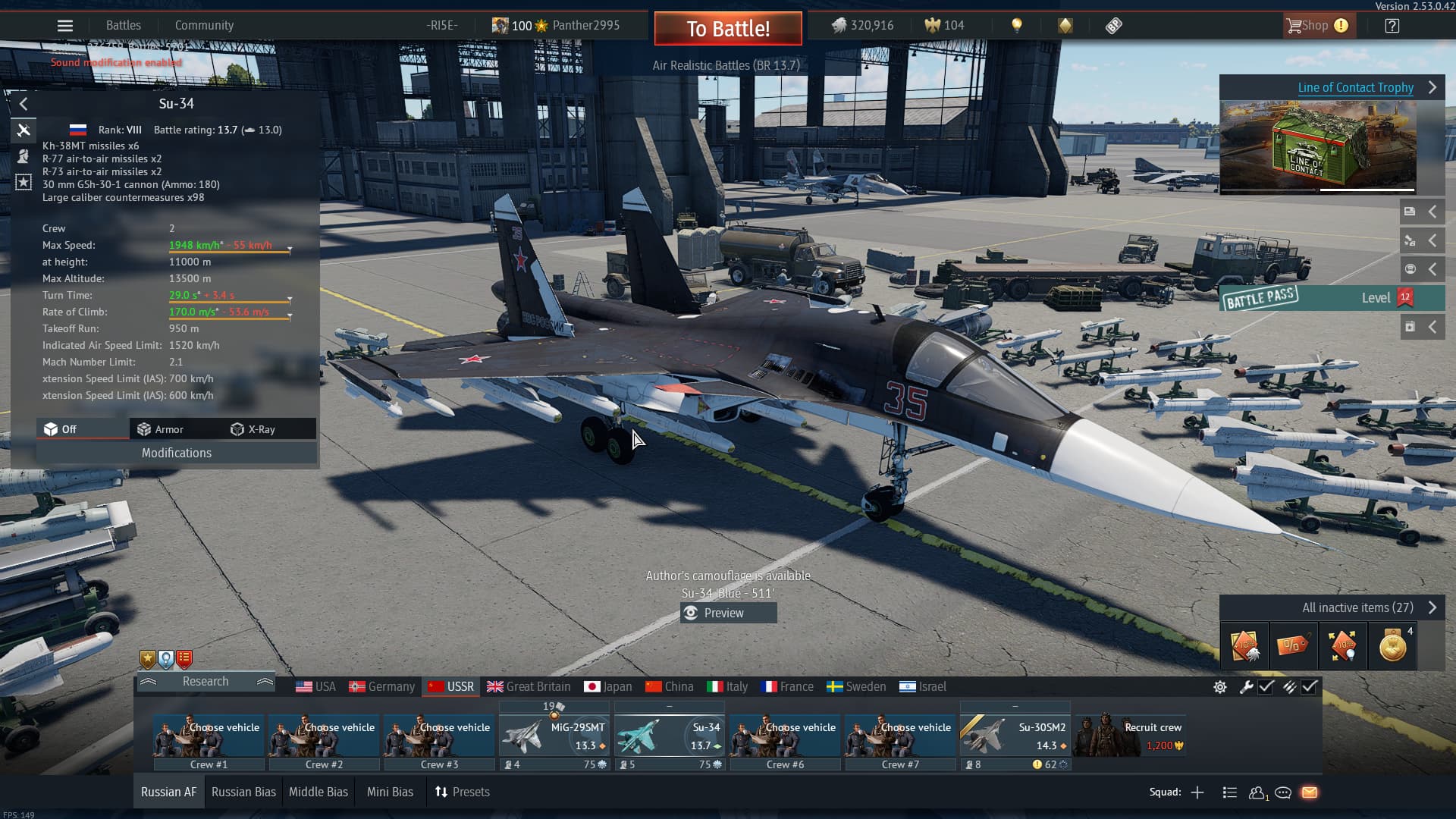Open the Battles menu
Image resolution: width=1456 pixels, height=819 pixels.
point(124,25)
